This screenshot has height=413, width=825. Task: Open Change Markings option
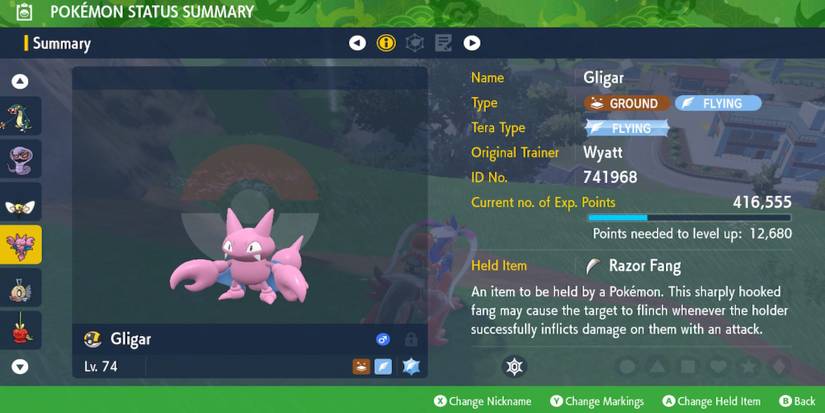[596, 401]
